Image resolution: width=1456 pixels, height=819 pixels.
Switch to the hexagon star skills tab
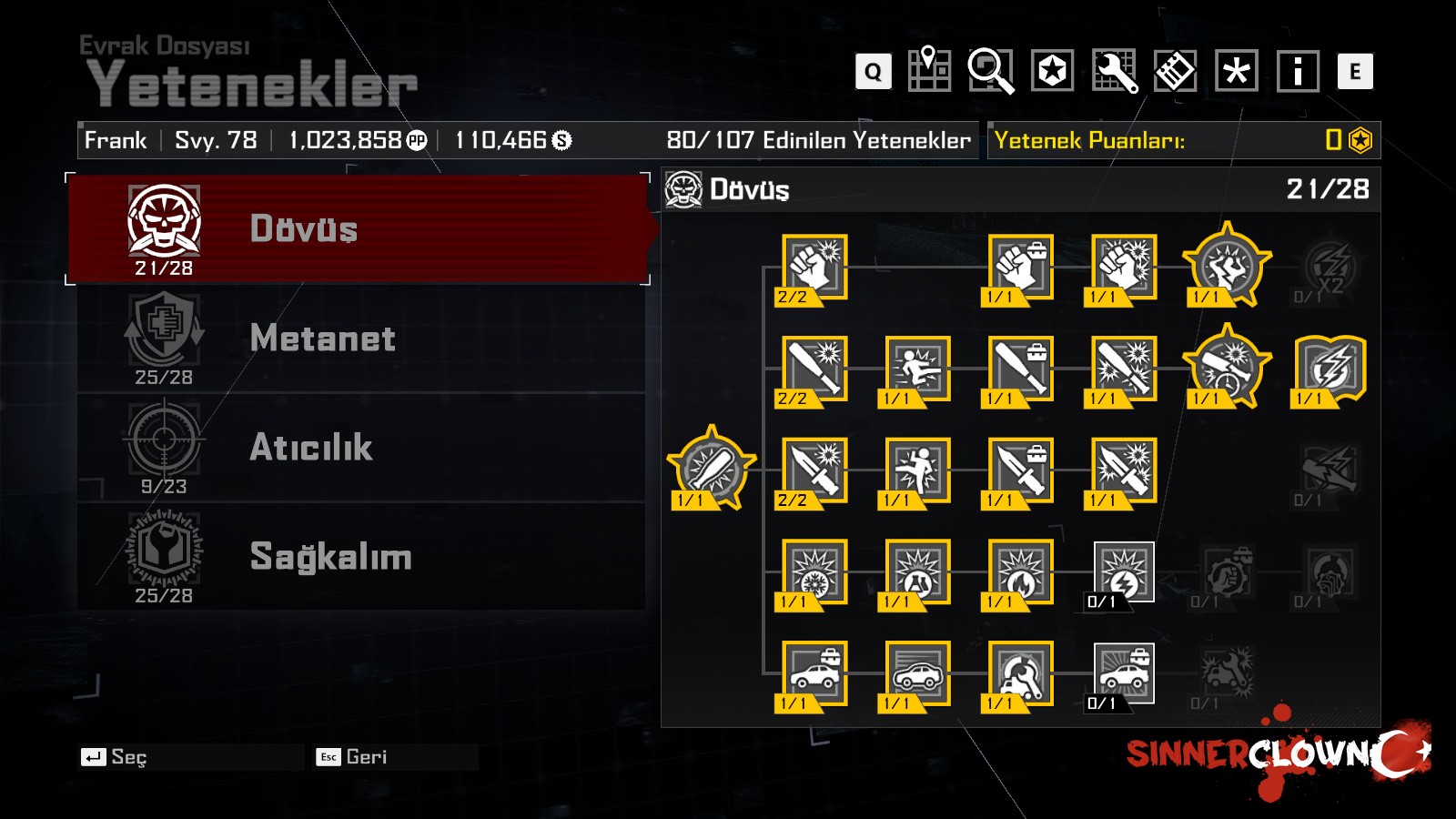click(1052, 70)
